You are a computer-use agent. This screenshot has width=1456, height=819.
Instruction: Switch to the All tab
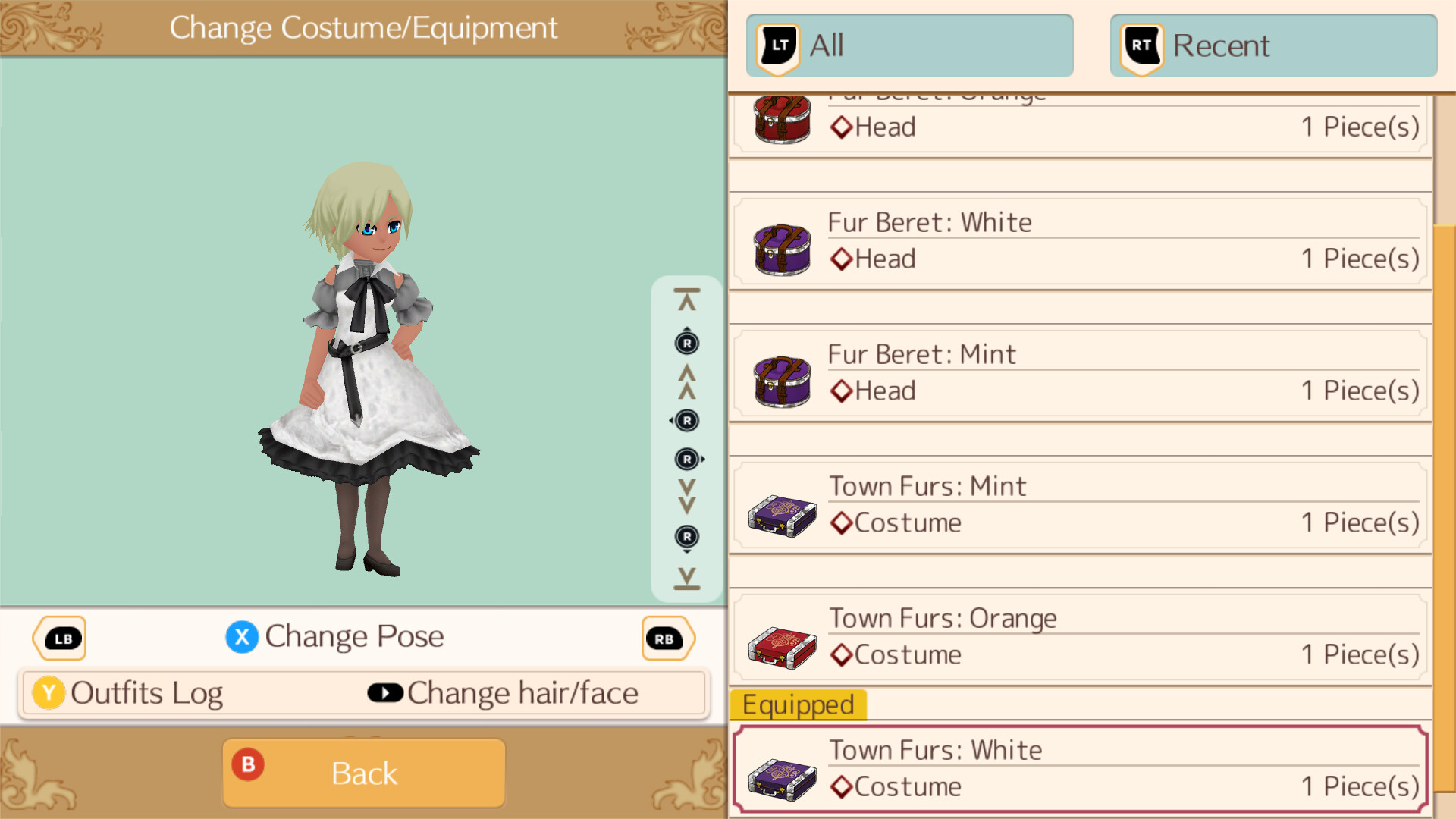[x=908, y=45]
